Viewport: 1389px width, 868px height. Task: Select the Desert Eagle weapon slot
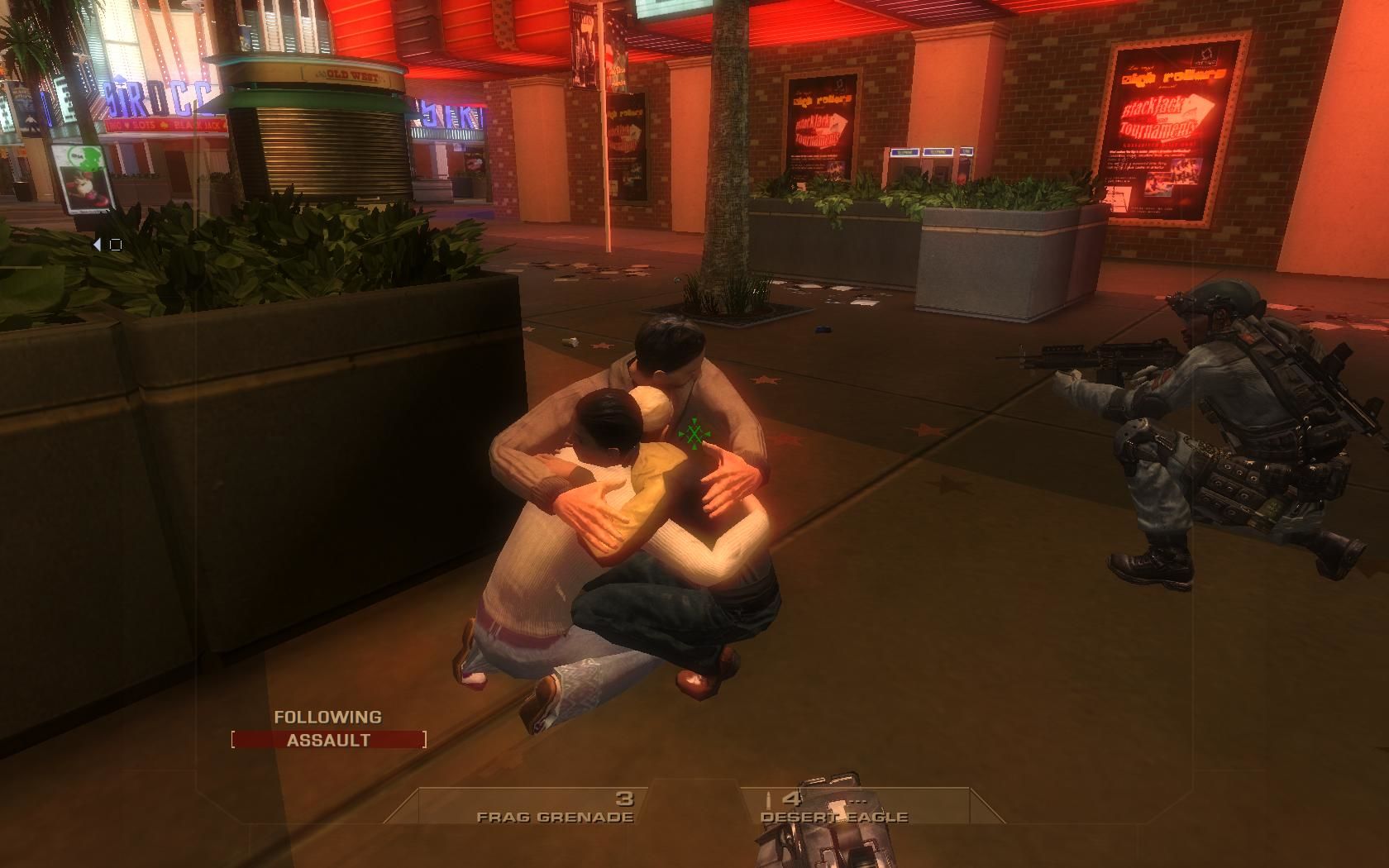point(833,808)
